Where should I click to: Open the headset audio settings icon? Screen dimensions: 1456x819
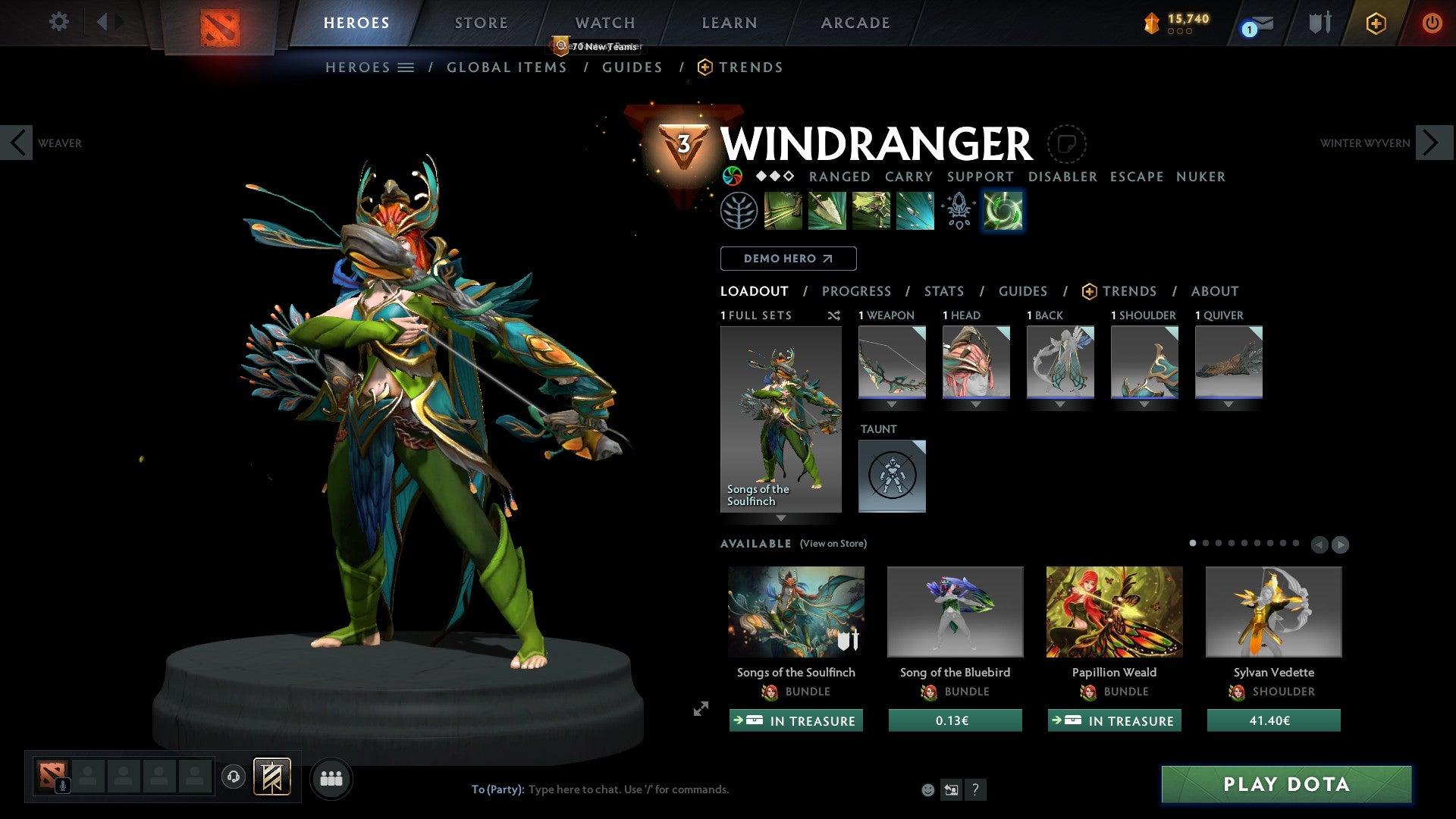(233, 777)
